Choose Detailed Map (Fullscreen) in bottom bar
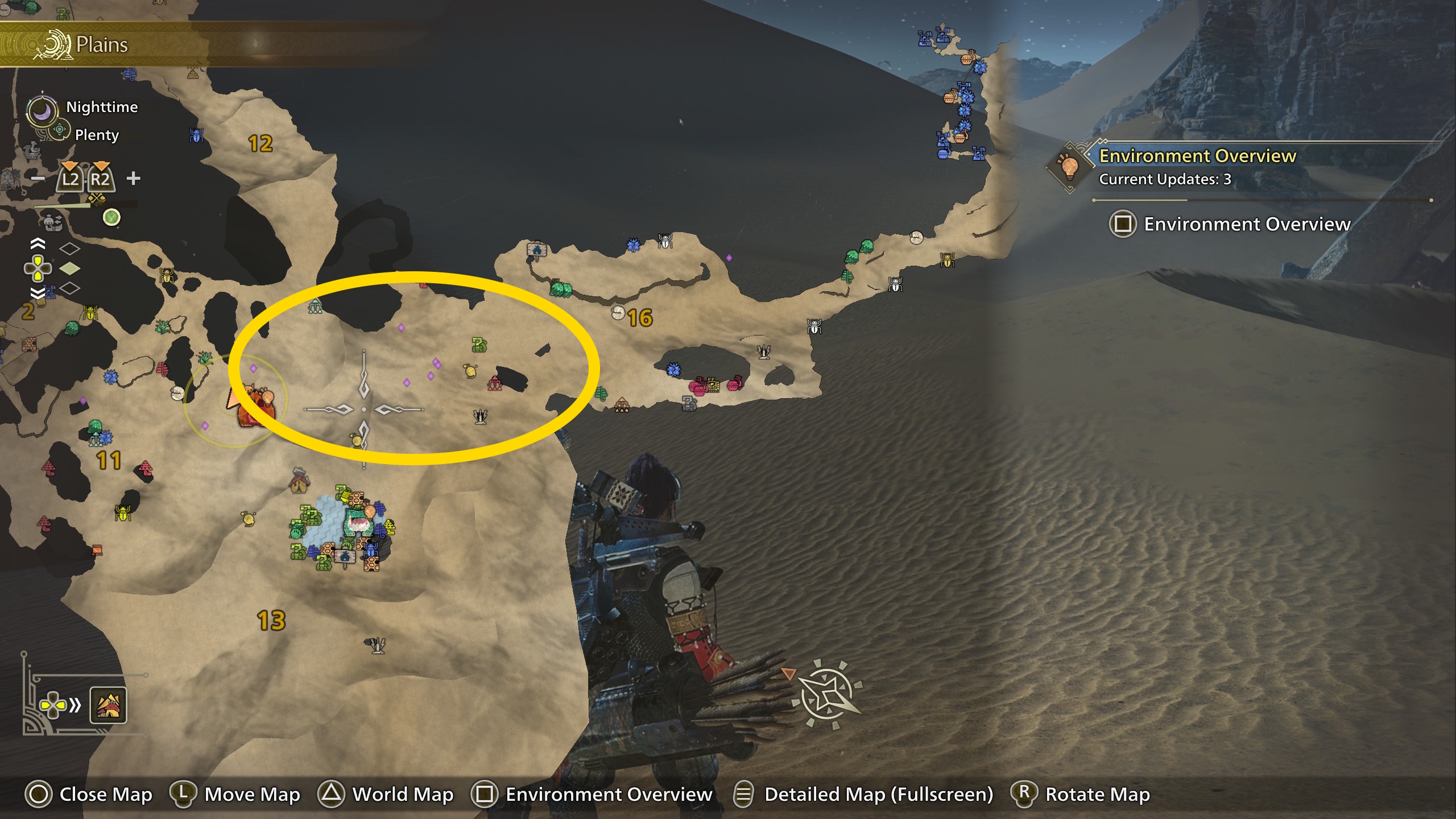 point(863,794)
